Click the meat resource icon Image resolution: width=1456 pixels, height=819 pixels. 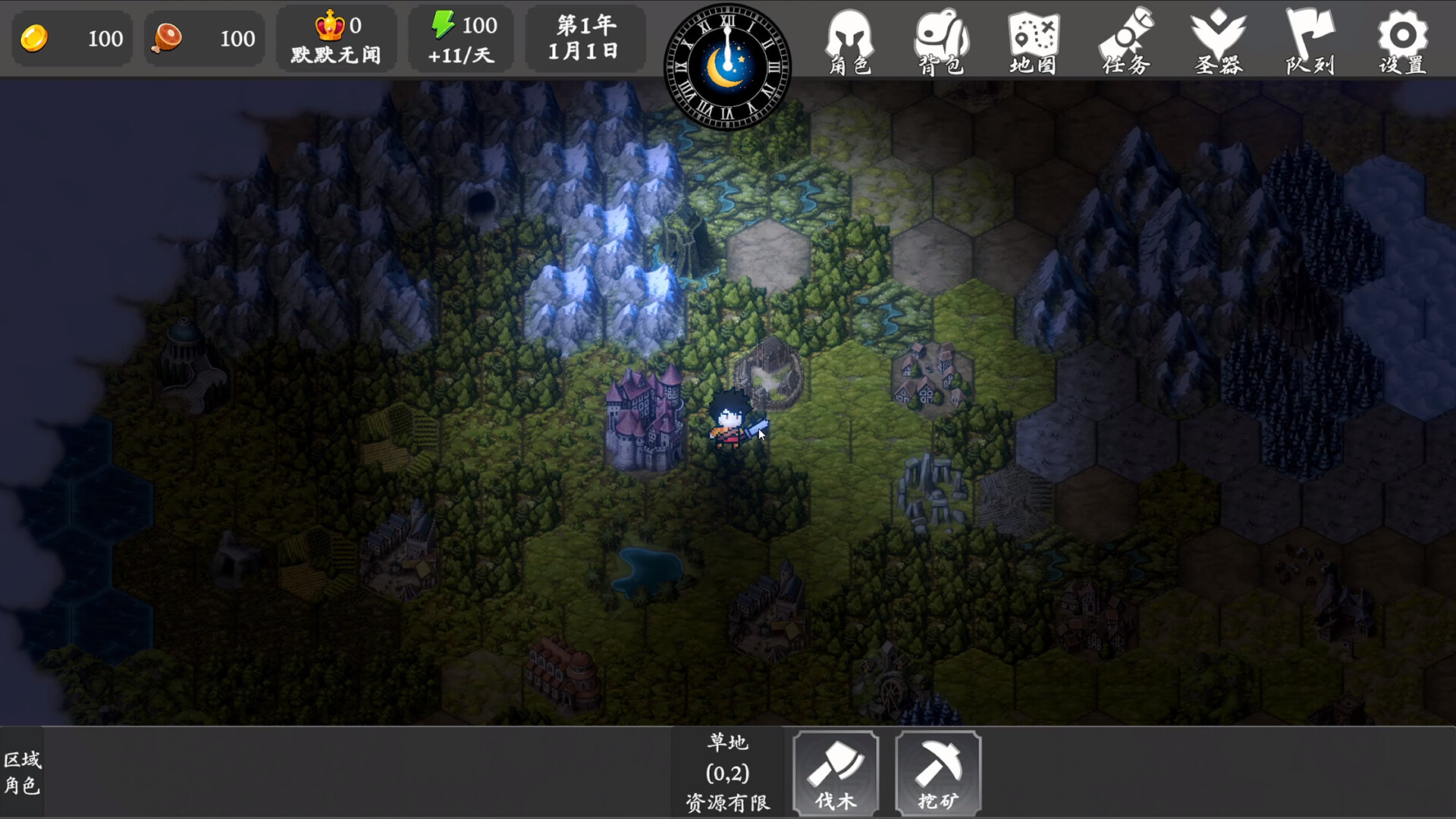(x=168, y=38)
